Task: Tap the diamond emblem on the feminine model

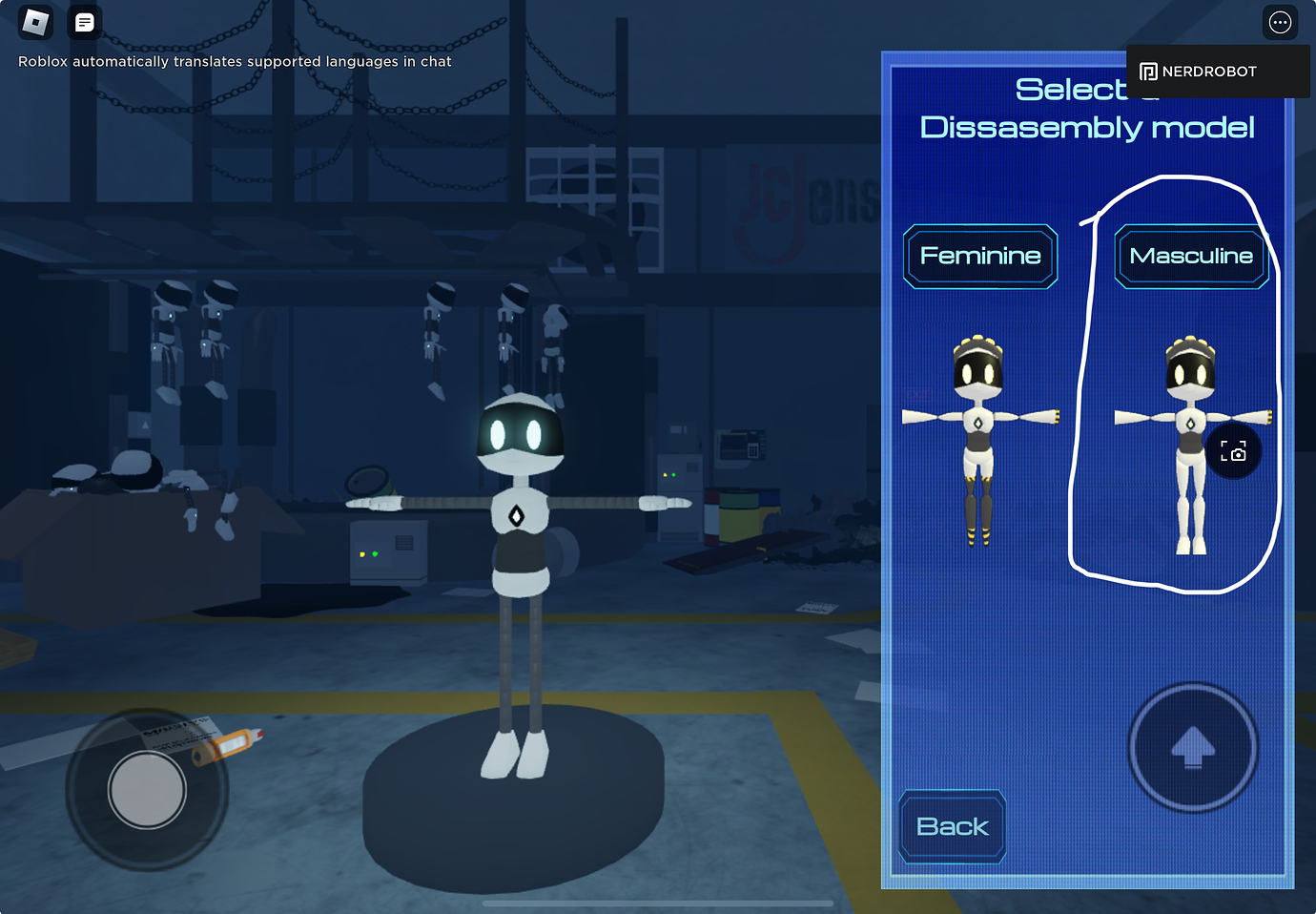Action: pyautogui.click(x=977, y=420)
